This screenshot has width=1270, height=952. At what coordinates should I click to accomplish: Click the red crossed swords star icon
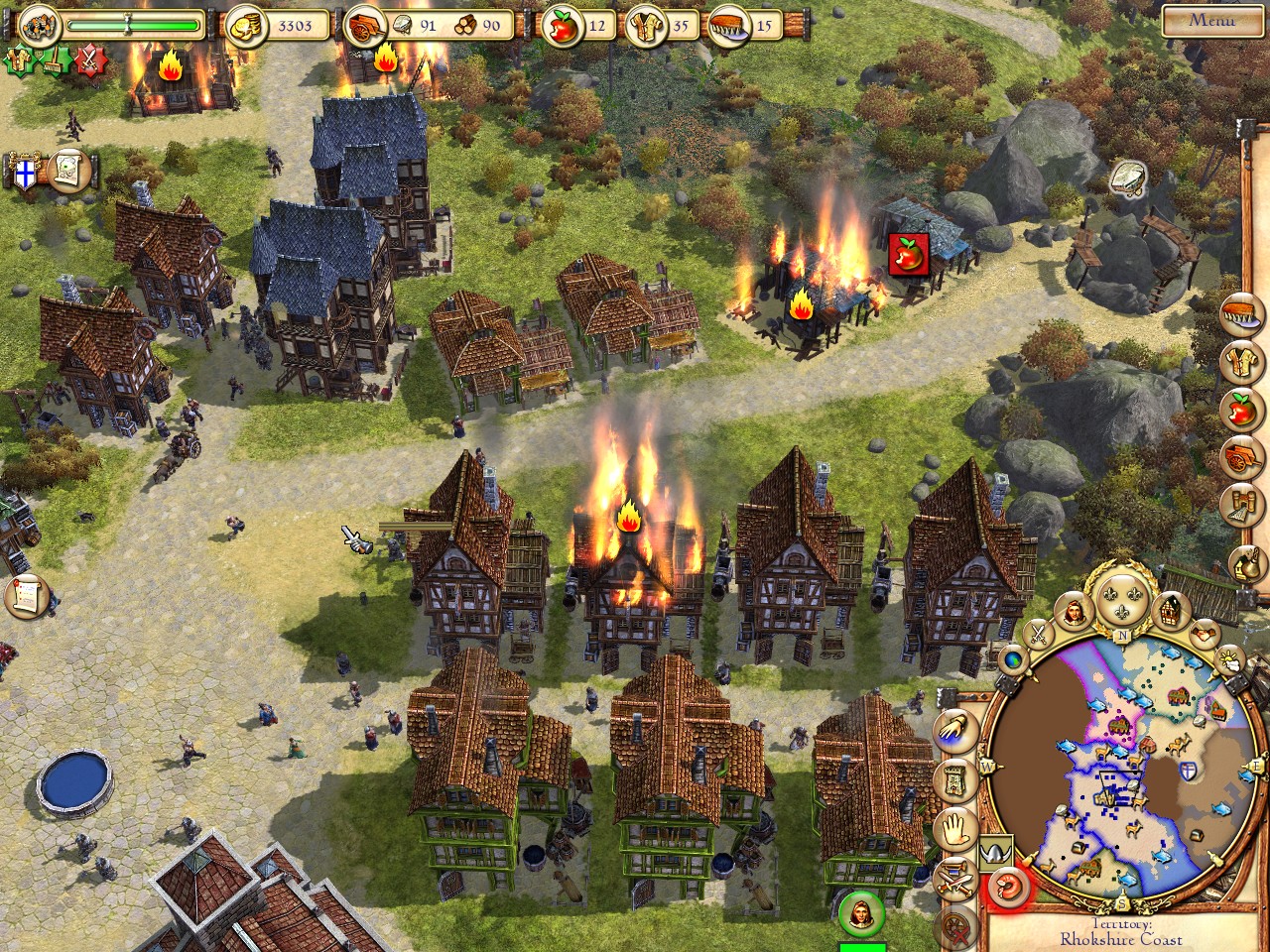pyautogui.click(x=91, y=61)
